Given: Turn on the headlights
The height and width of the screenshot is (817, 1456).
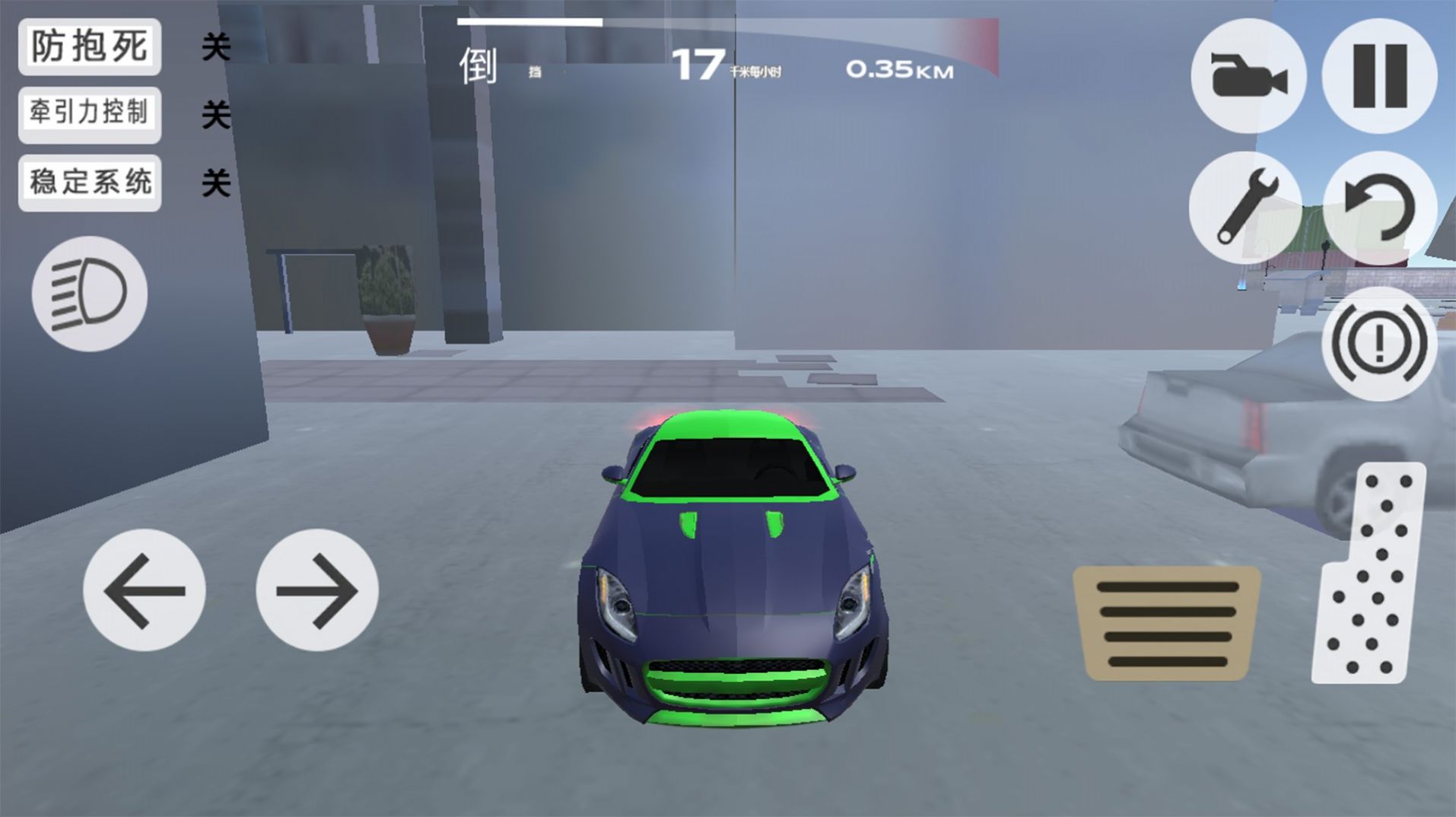Looking at the screenshot, I should click(89, 295).
